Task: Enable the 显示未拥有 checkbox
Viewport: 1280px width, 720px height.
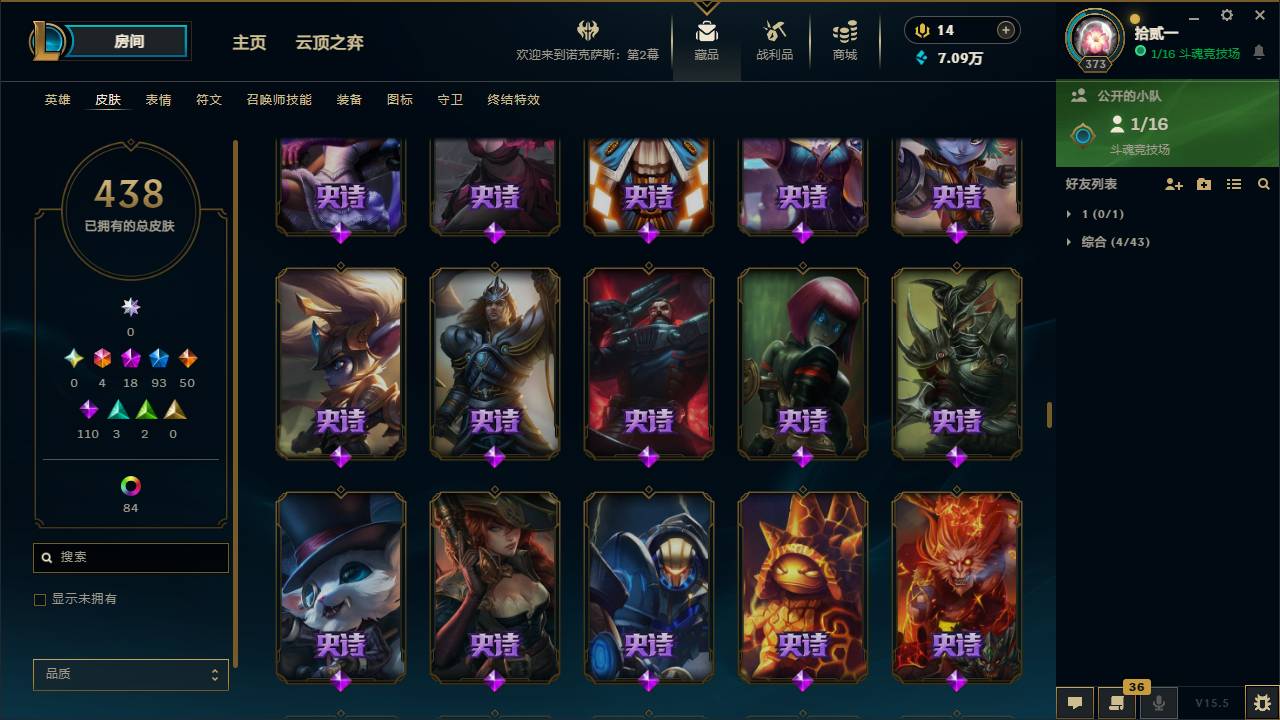Action: pos(40,599)
